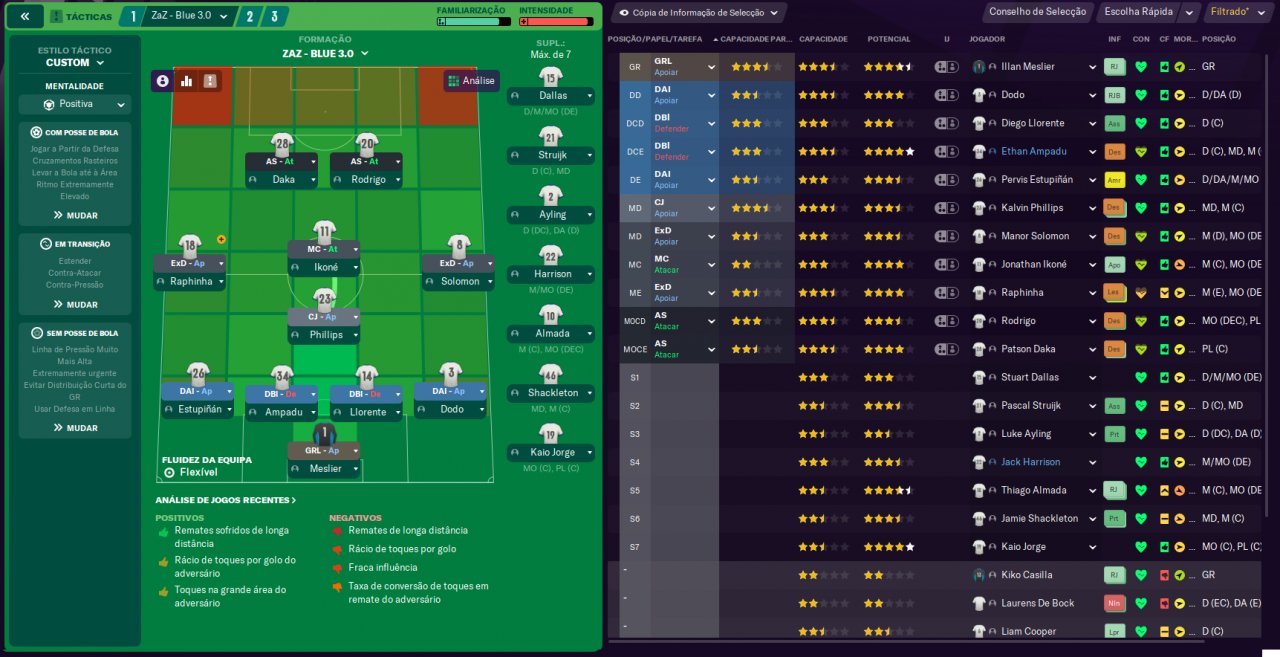This screenshot has width=1280, height=657.
Task: Sort by the Potencial column header
Action: pyautogui.click(x=888, y=39)
